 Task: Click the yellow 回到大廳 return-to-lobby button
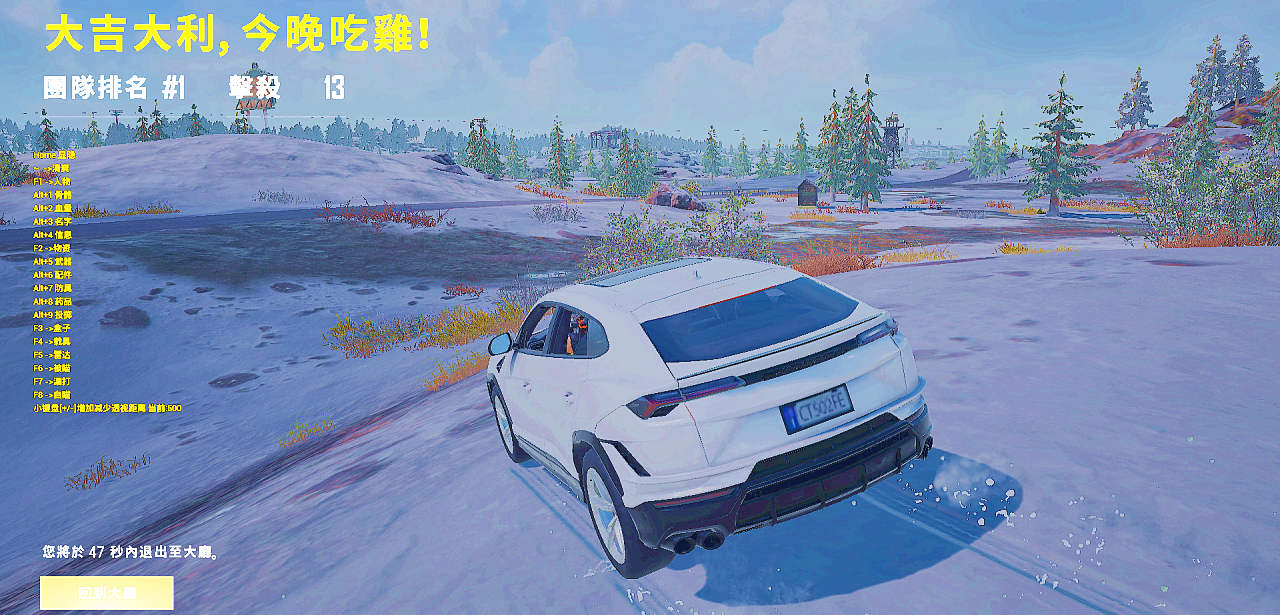pyautogui.click(x=107, y=592)
